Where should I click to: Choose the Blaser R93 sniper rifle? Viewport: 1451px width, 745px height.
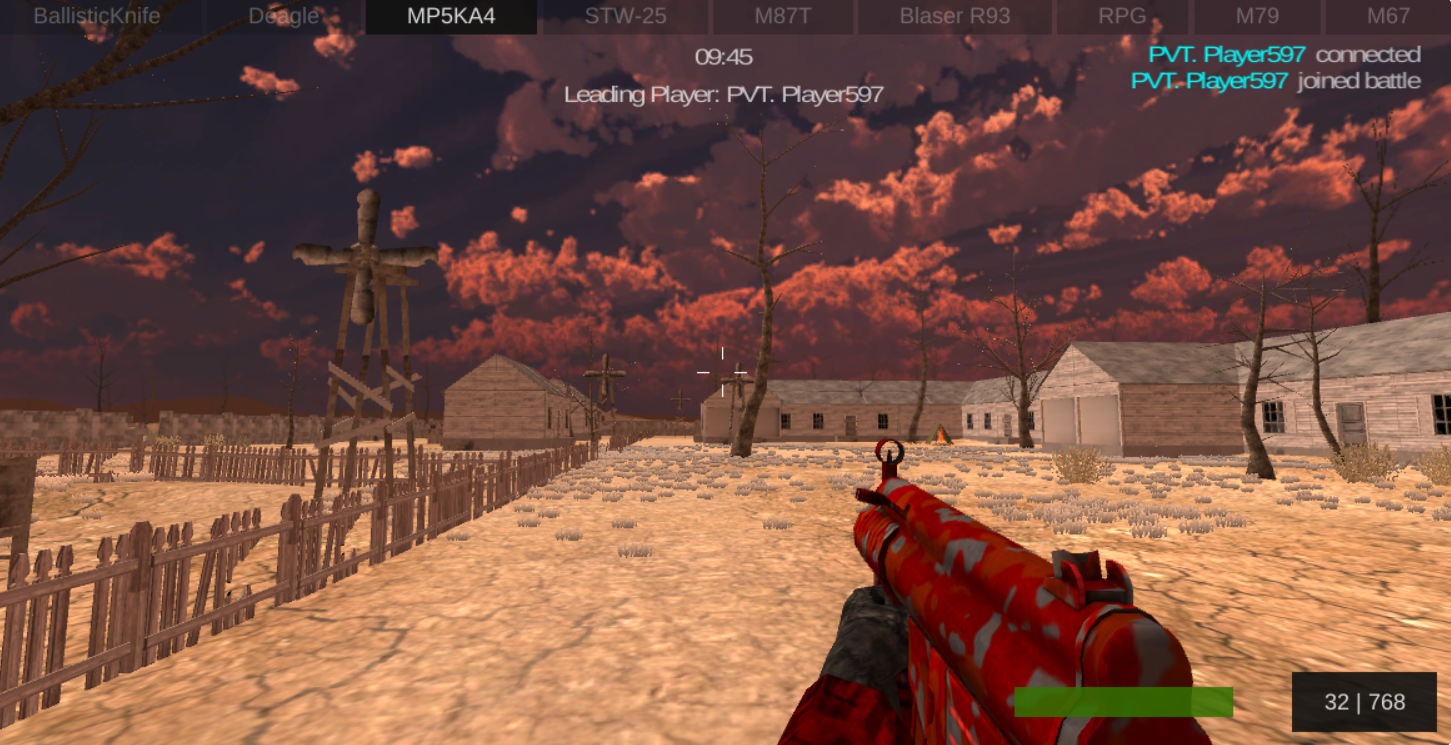point(954,16)
